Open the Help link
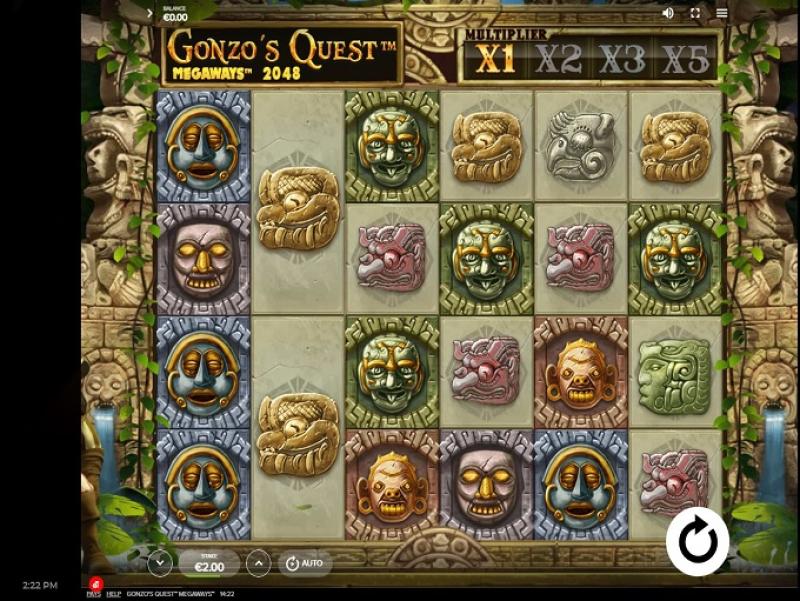Viewport: 800px width, 601px height. click(x=114, y=594)
